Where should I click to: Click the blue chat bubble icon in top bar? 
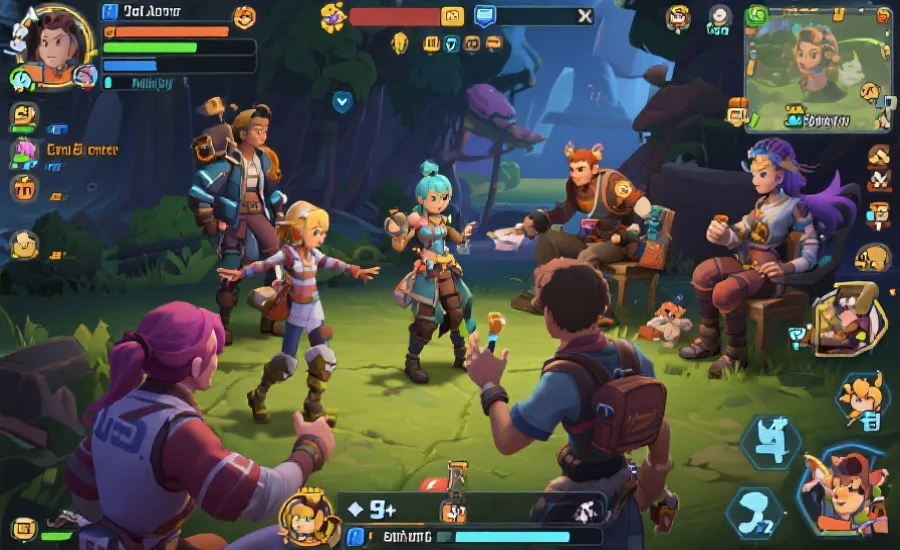485,16
